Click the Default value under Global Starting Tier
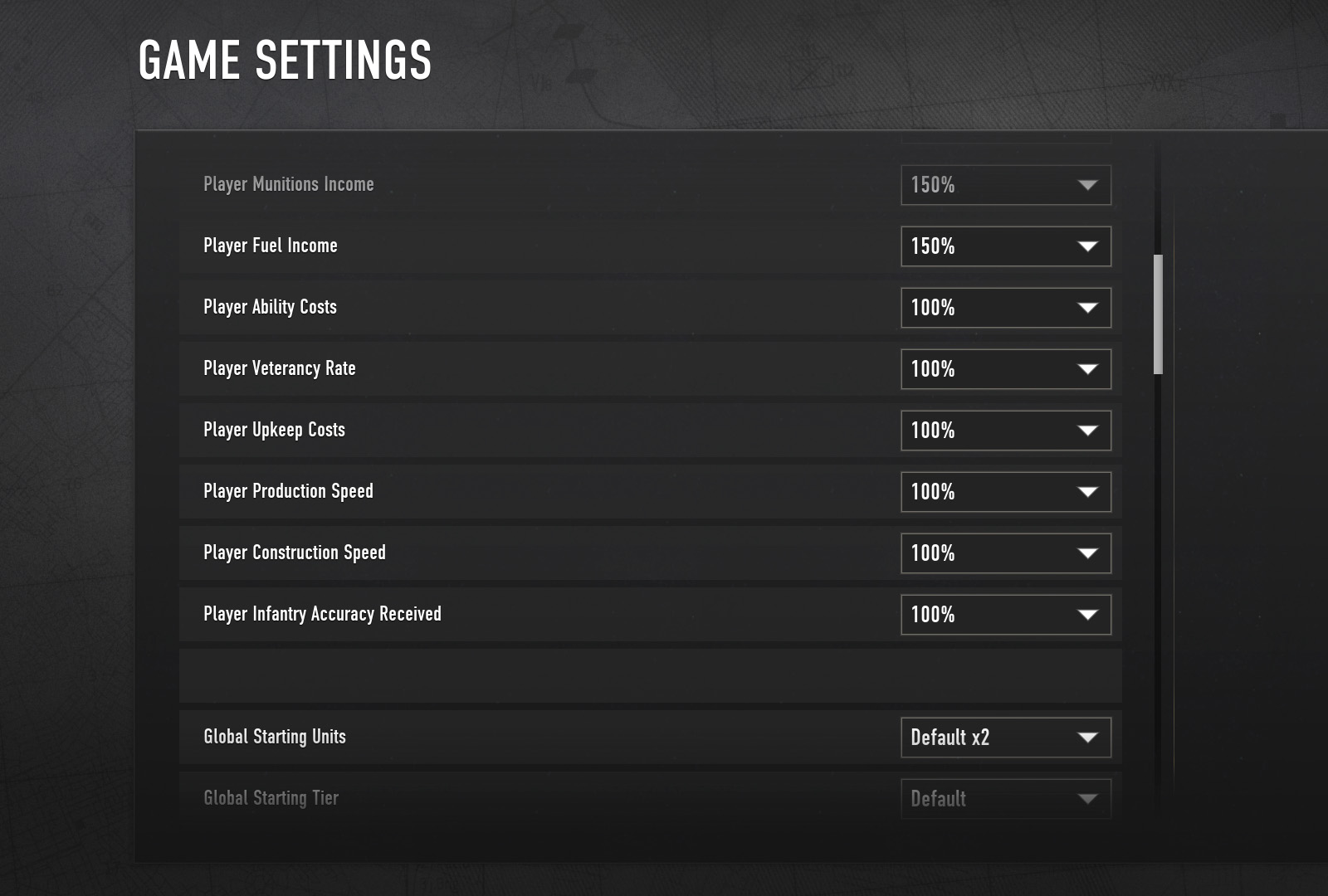 938,798
